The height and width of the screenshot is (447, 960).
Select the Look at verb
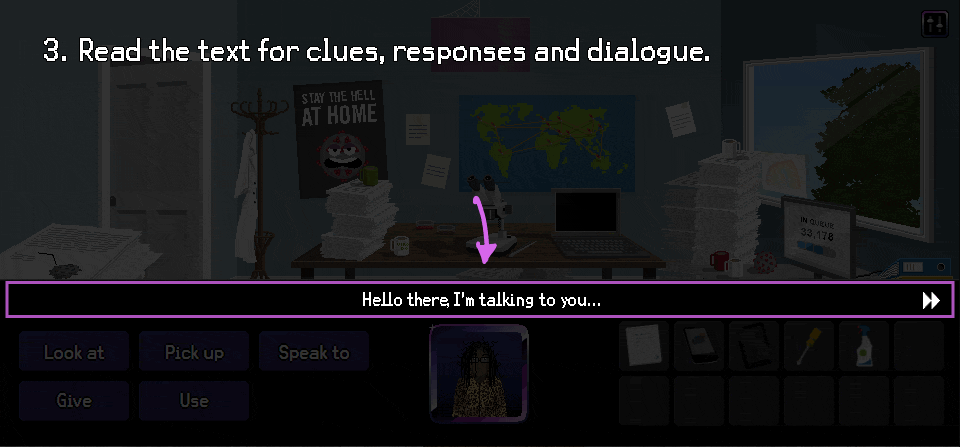point(74,352)
